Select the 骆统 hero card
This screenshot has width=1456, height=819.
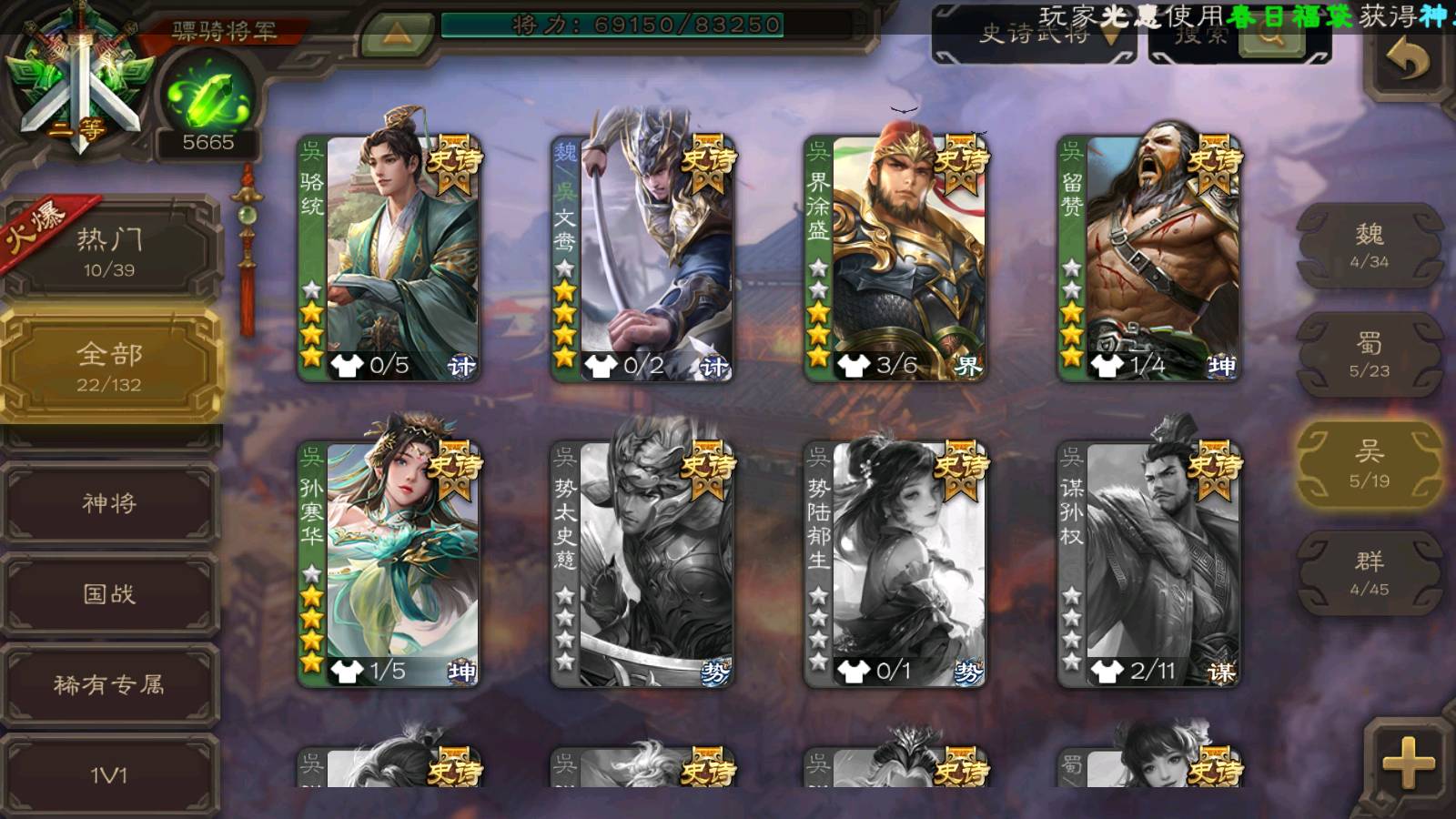389,258
